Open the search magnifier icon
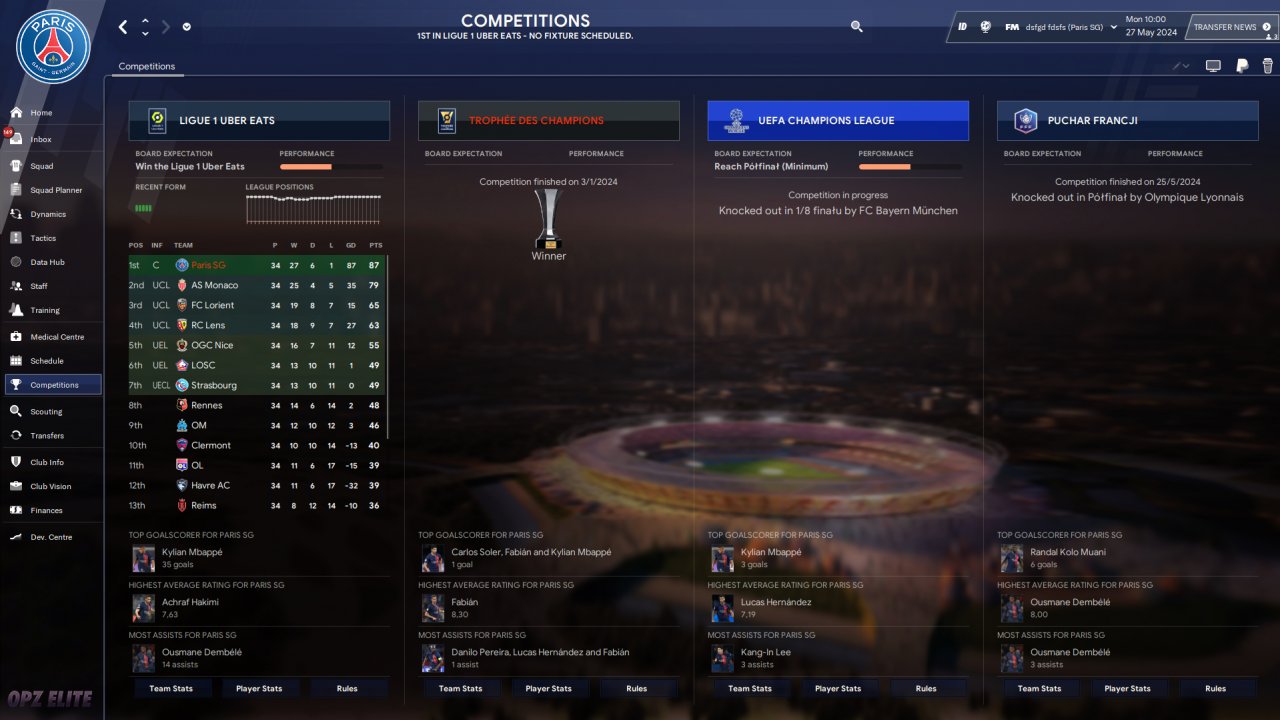 click(856, 27)
